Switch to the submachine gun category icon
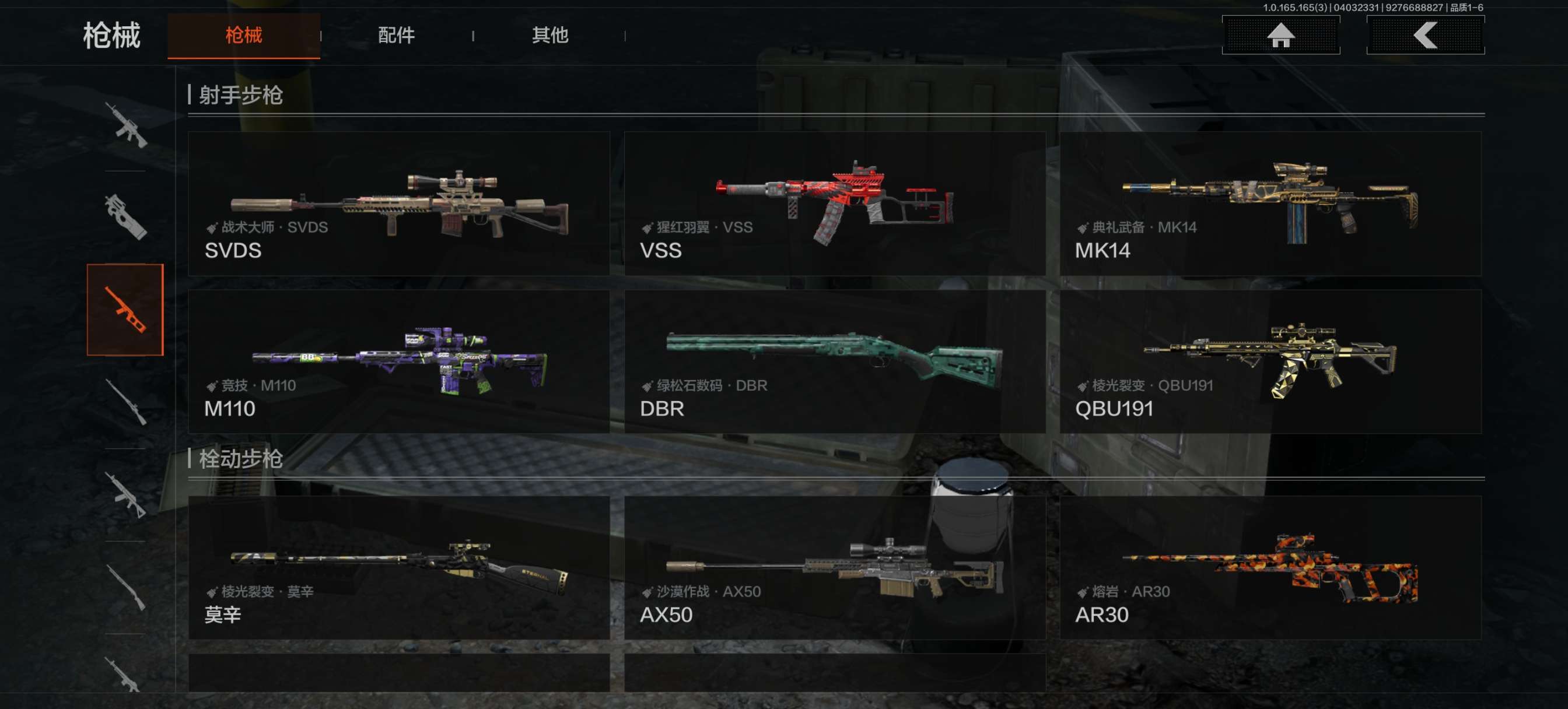Image resolution: width=1568 pixels, height=709 pixels. [125, 217]
